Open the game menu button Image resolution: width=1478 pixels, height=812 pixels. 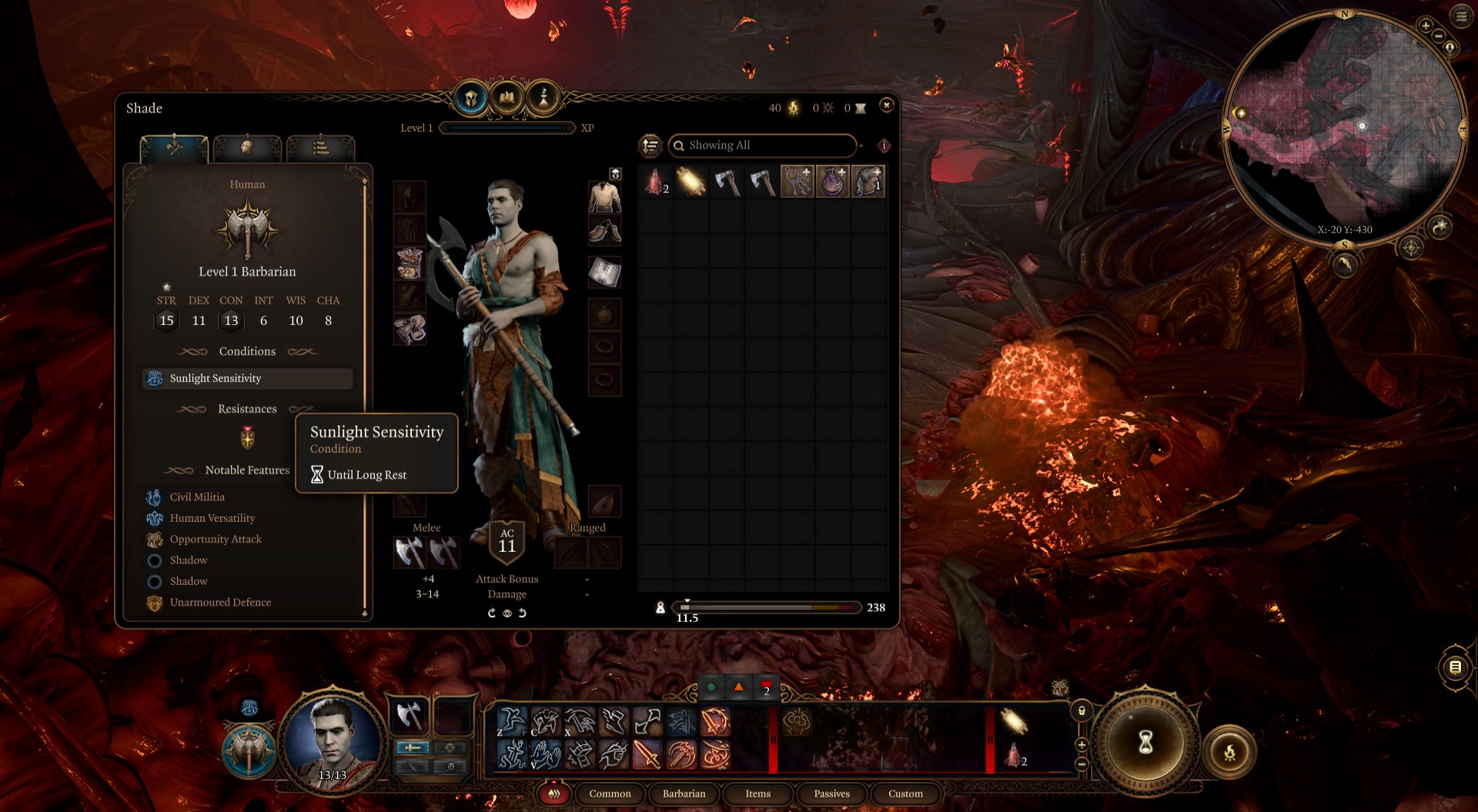pos(1461,16)
